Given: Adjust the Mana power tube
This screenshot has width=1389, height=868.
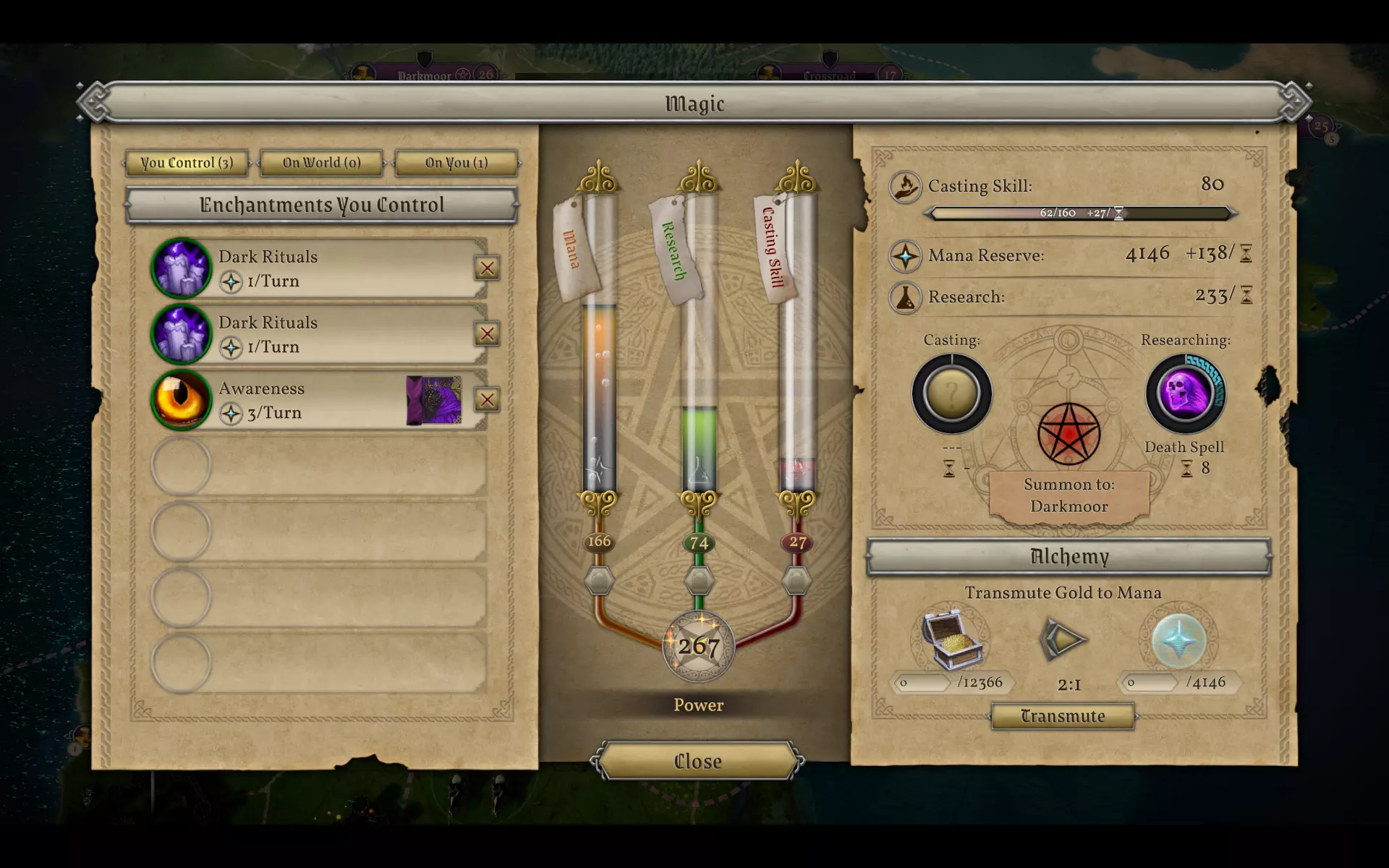Looking at the screenshot, I should click(x=599, y=398).
